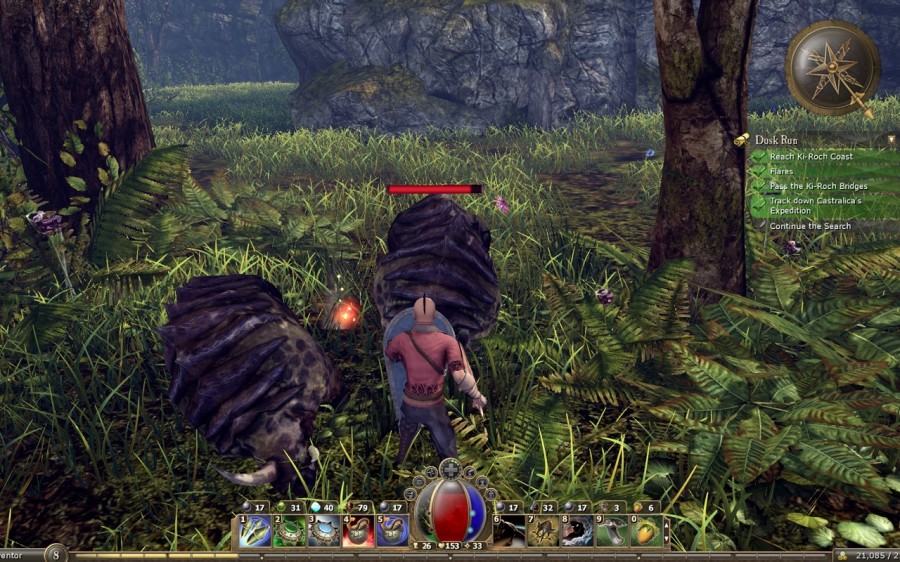Select the beast icon in slot 7
This screenshot has height=562, width=900.
click(x=543, y=530)
